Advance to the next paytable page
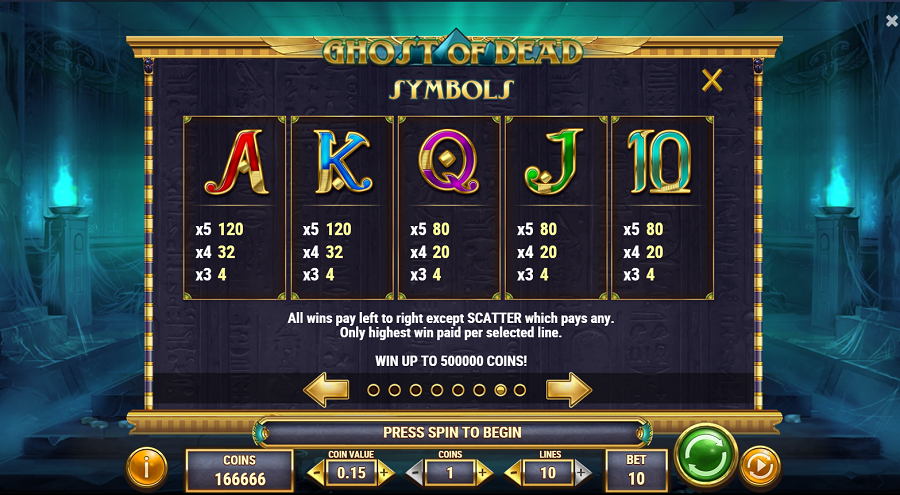This screenshot has width=900, height=495. (x=568, y=389)
